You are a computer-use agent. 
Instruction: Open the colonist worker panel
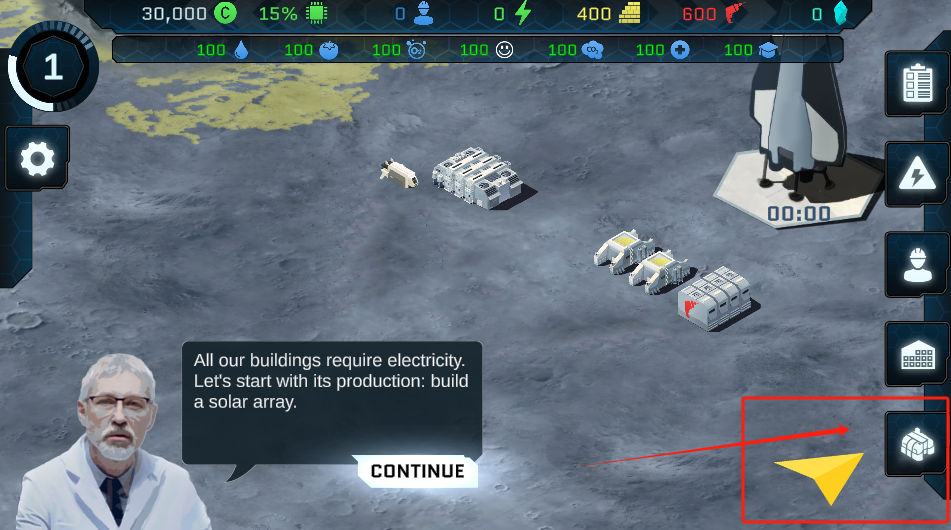pyautogui.click(x=916, y=265)
